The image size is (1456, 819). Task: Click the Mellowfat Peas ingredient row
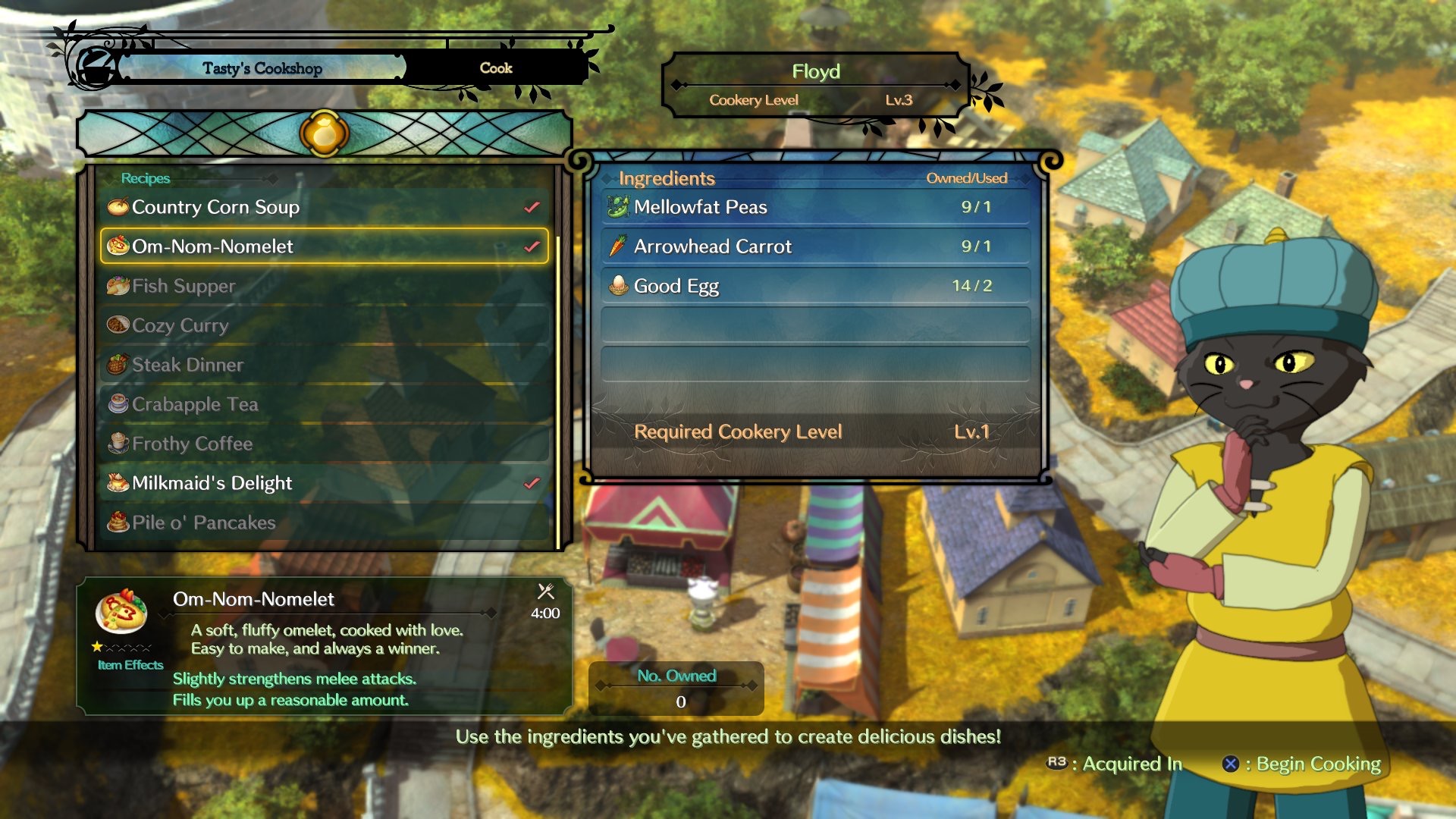[815, 207]
